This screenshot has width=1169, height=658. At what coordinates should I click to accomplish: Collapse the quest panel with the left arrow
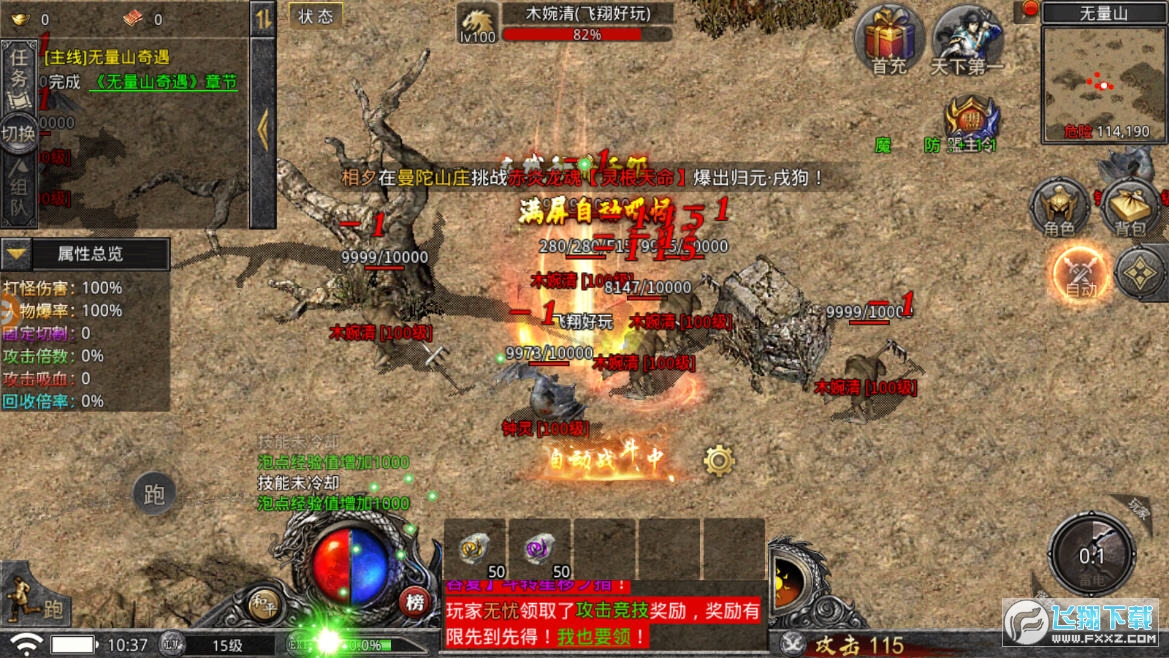click(262, 130)
